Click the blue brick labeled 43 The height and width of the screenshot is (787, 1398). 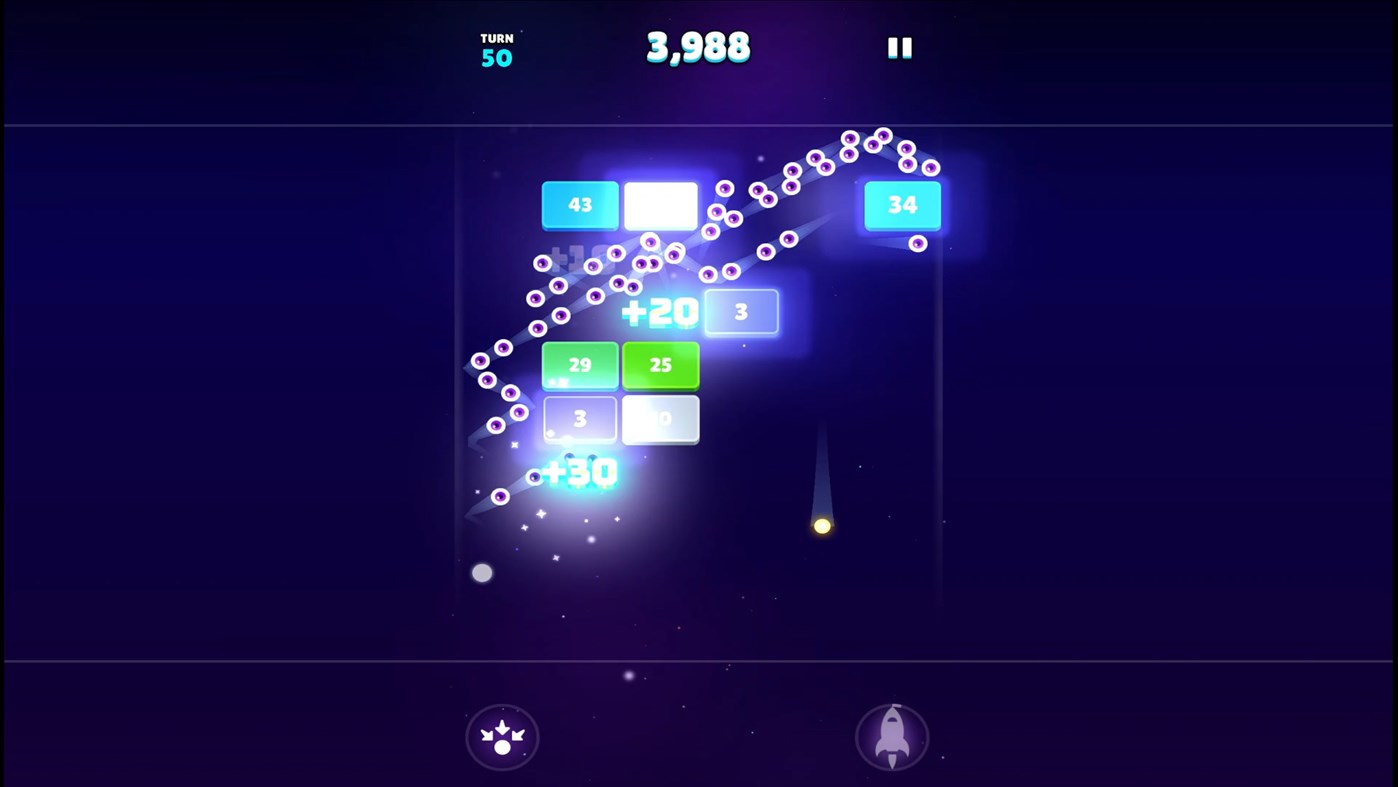point(580,204)
